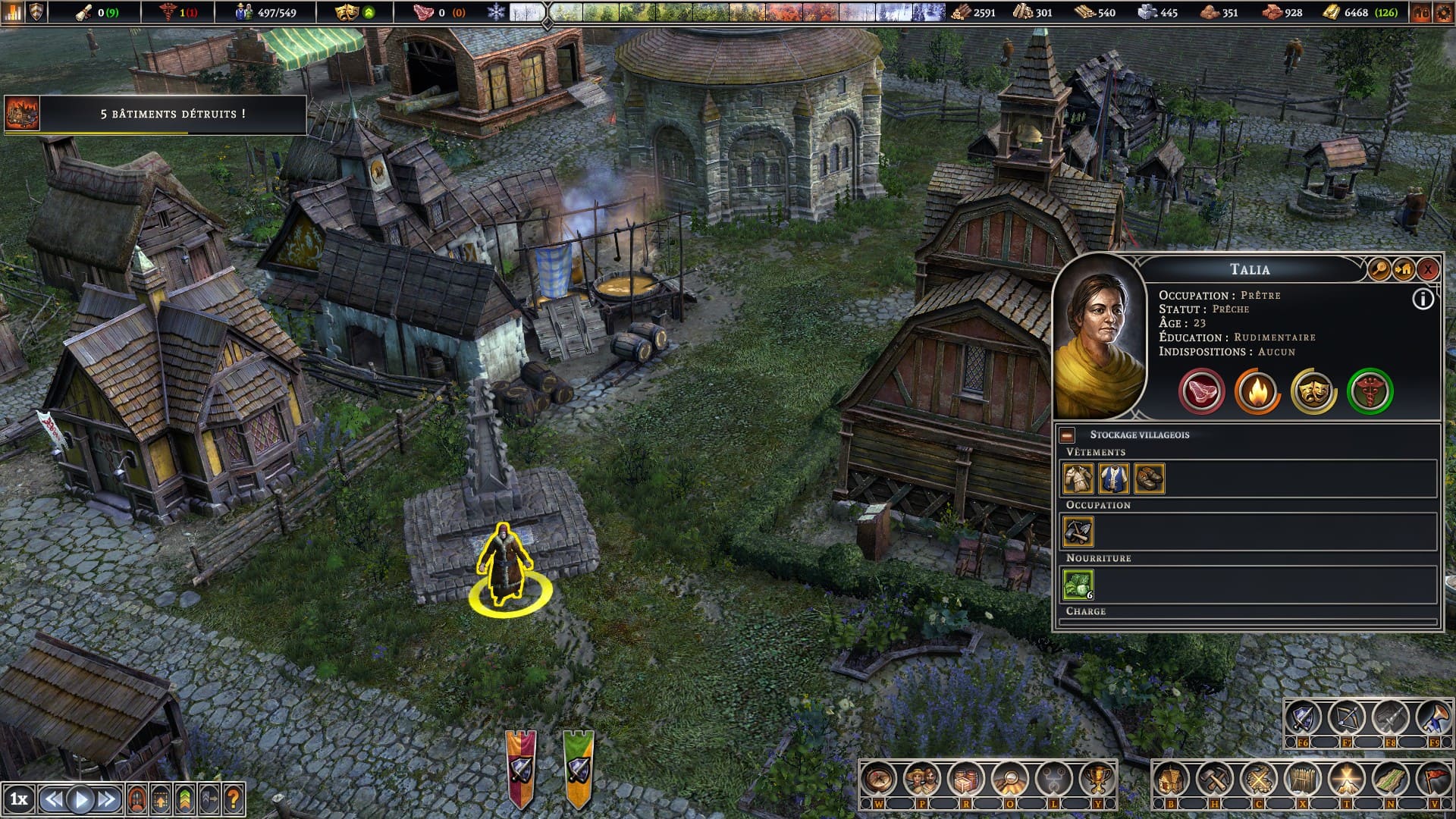Click the magnifying glass button on Talia's panel
The image size is (1456, 819).
pos(1378,268)
